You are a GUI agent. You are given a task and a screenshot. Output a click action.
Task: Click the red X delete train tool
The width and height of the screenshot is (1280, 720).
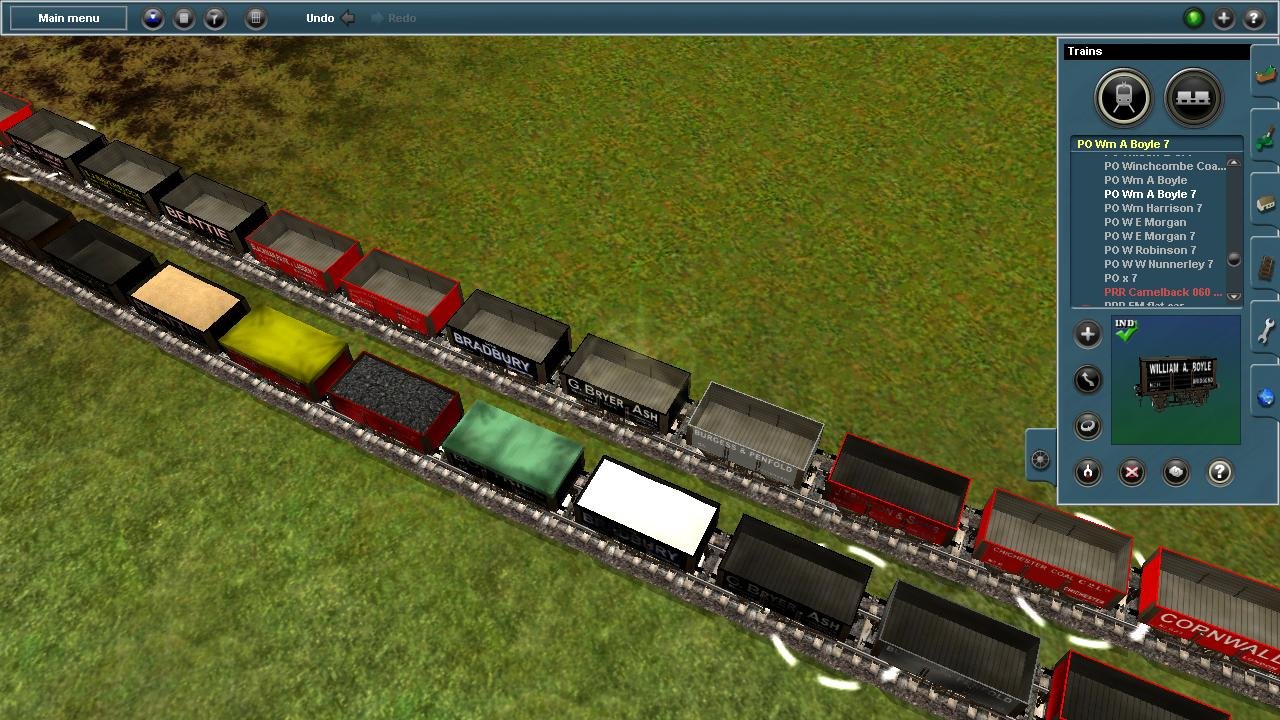(x=1132, y=472)
